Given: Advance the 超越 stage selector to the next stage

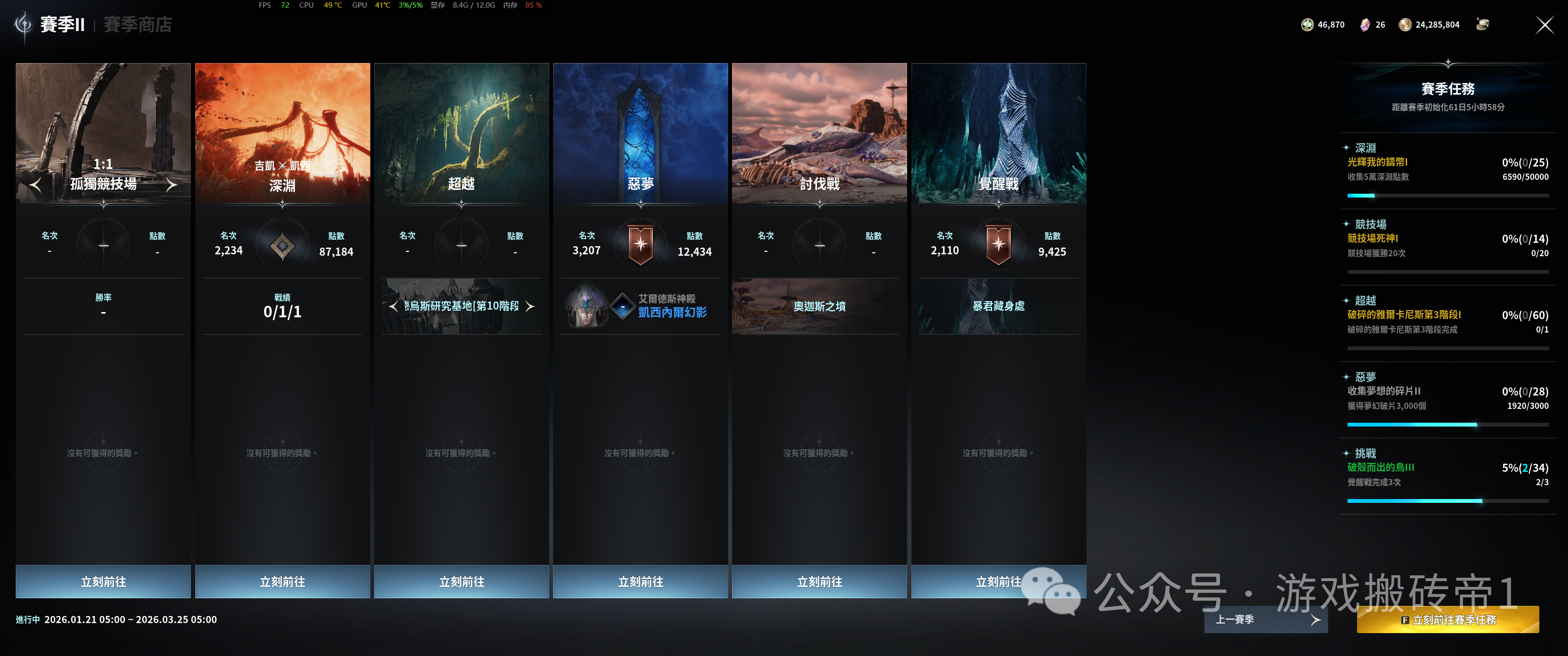Looking at the screenshot, I should pyautogui.click(x=530, y=306).
